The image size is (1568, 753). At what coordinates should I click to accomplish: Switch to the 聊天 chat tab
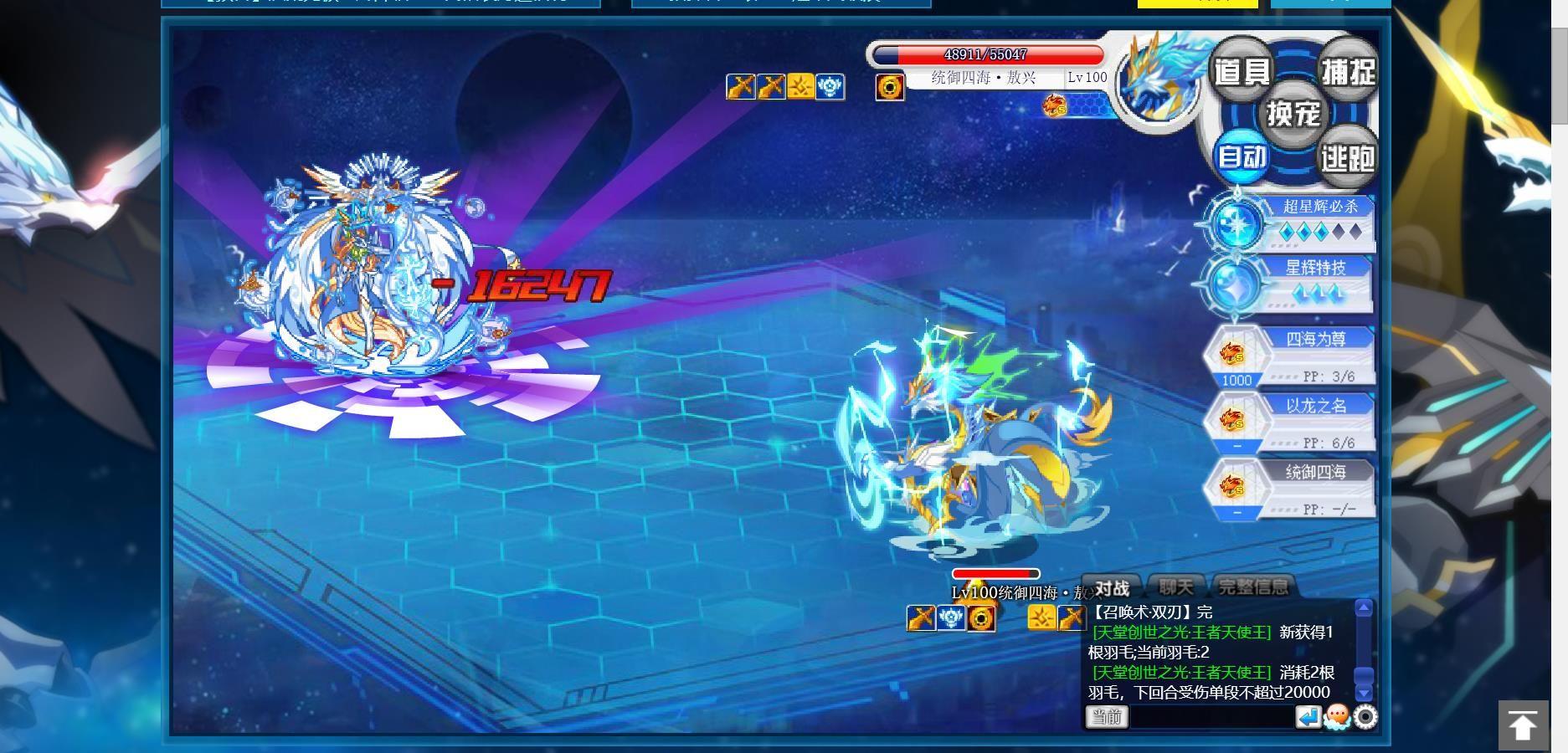[1176, 587]
